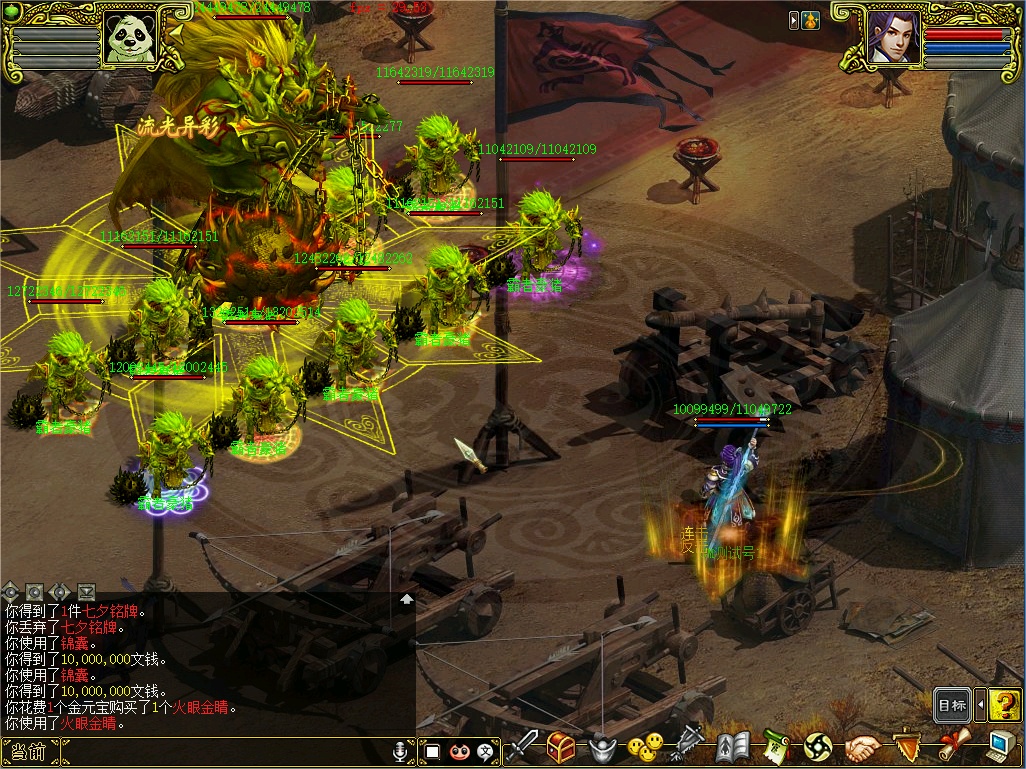The height and width of the screenshot is (769, 1026).
Task: Open the computer monitor system icon
Action: [x=1000, y=746]
